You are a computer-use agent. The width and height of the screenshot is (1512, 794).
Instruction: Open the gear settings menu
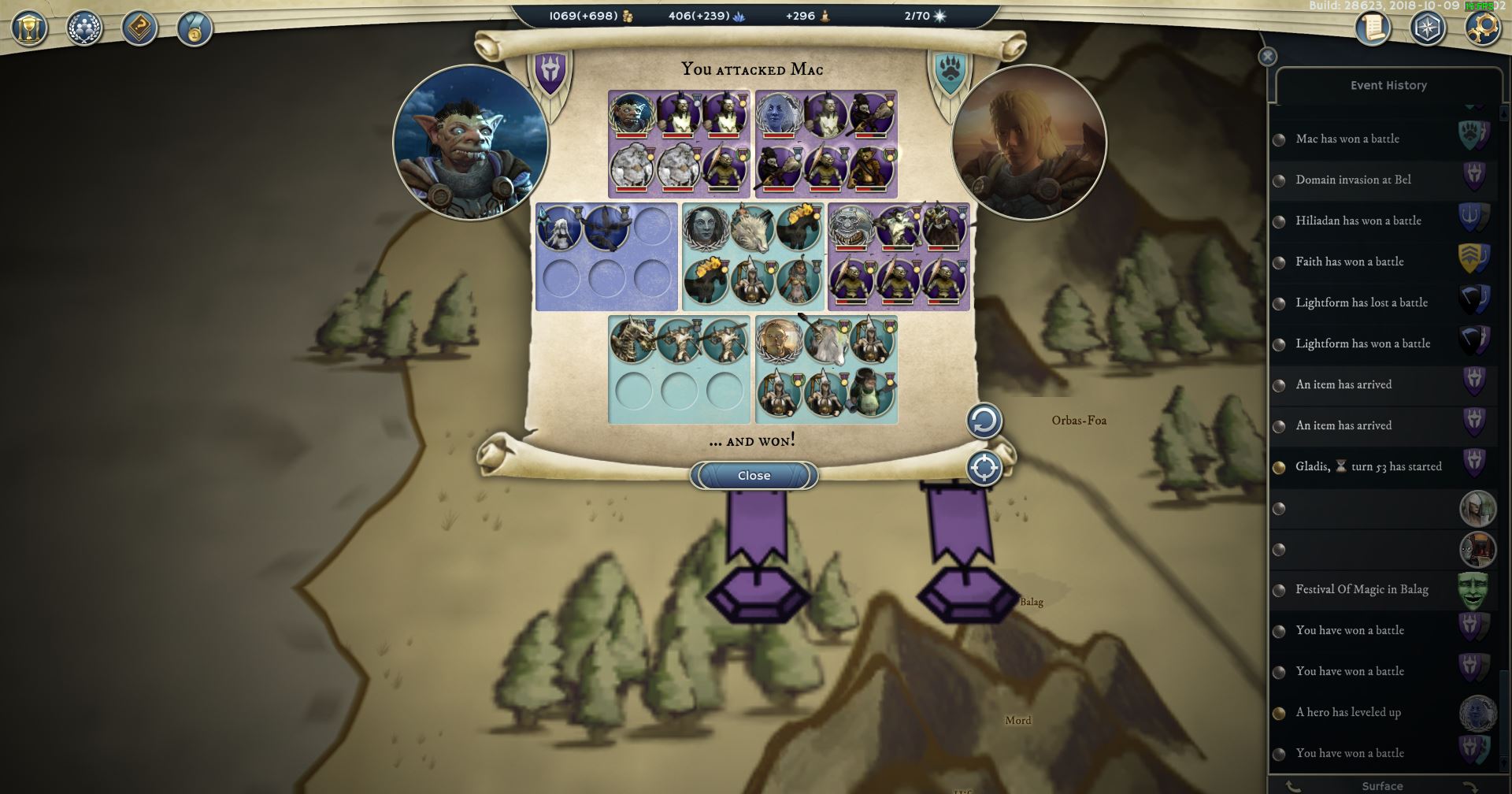(x=1483, y=28)
